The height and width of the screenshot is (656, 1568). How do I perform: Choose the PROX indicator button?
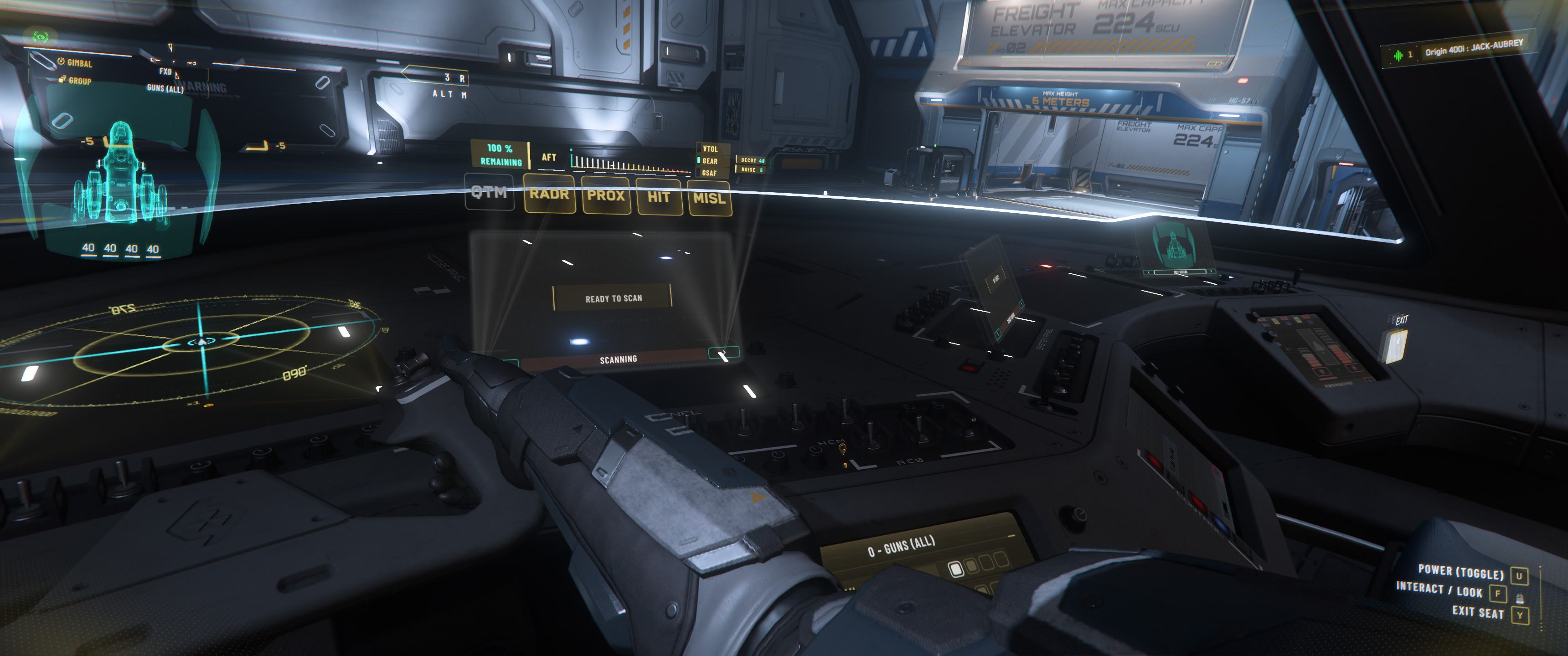click(x=606, y=195)
